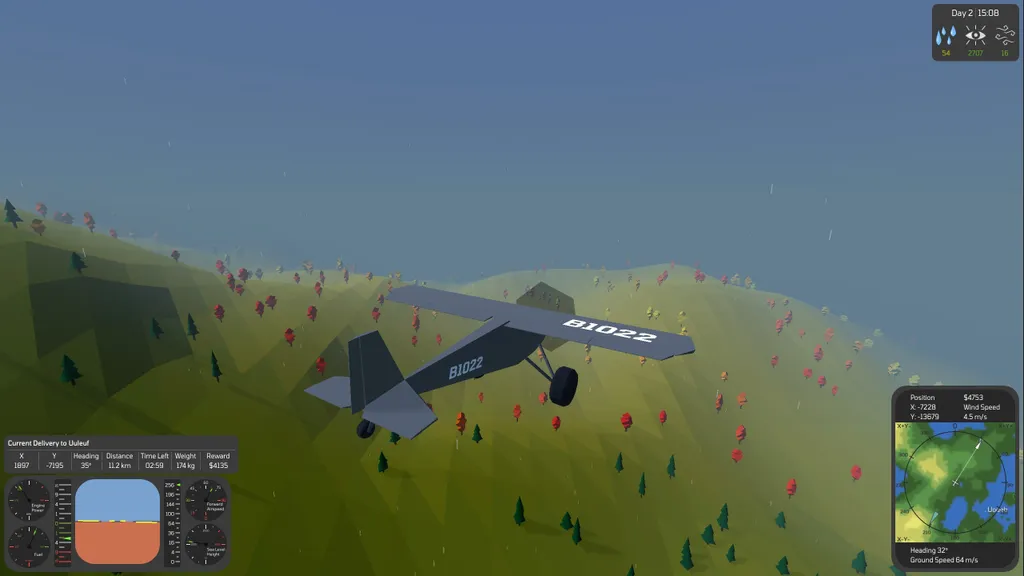Click the Fuel gauge
Screen dimensions: 1024x576
(29, 544)
